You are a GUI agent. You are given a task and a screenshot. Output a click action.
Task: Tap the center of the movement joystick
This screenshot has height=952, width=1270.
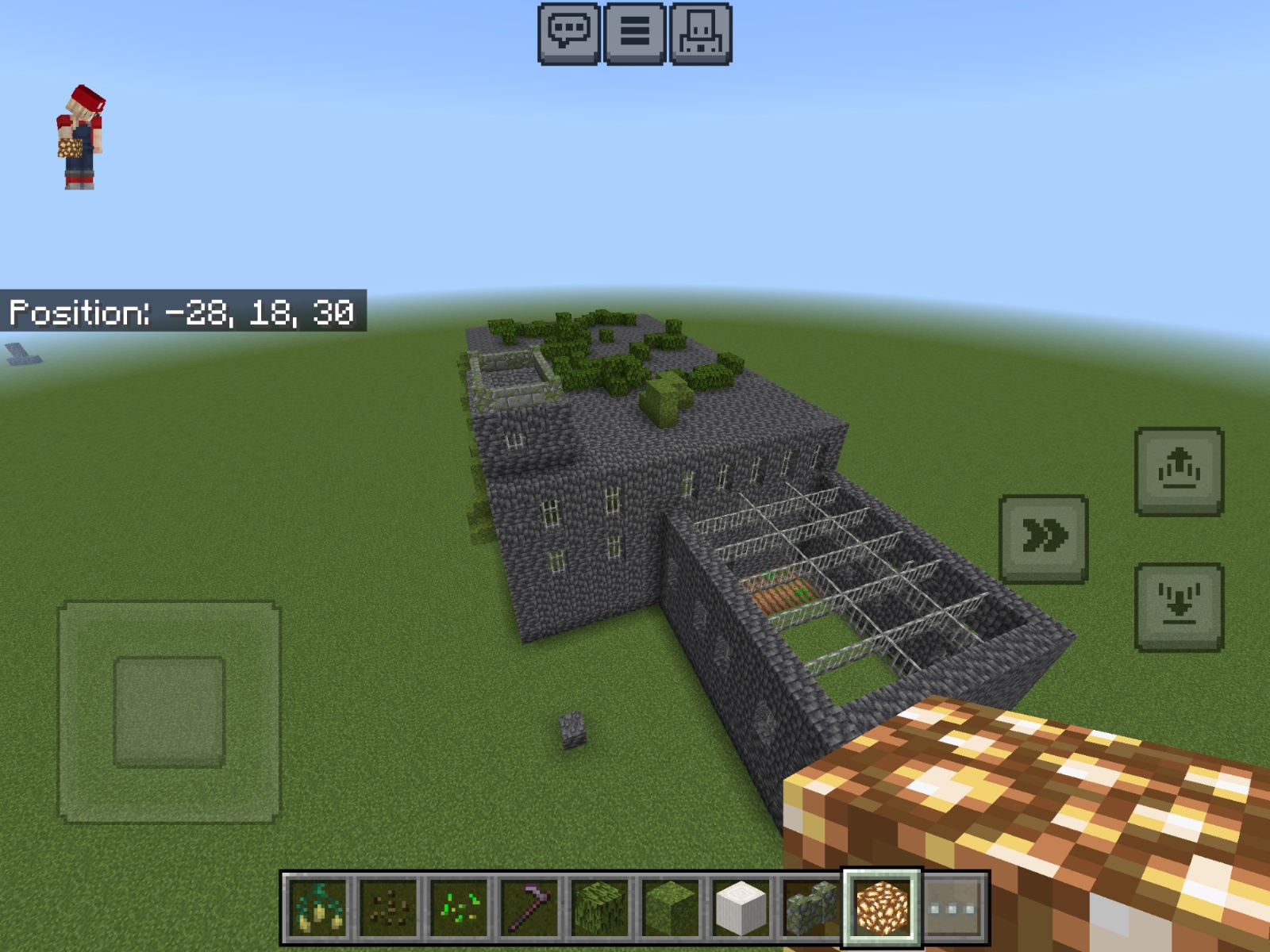(x=169, y=712)
